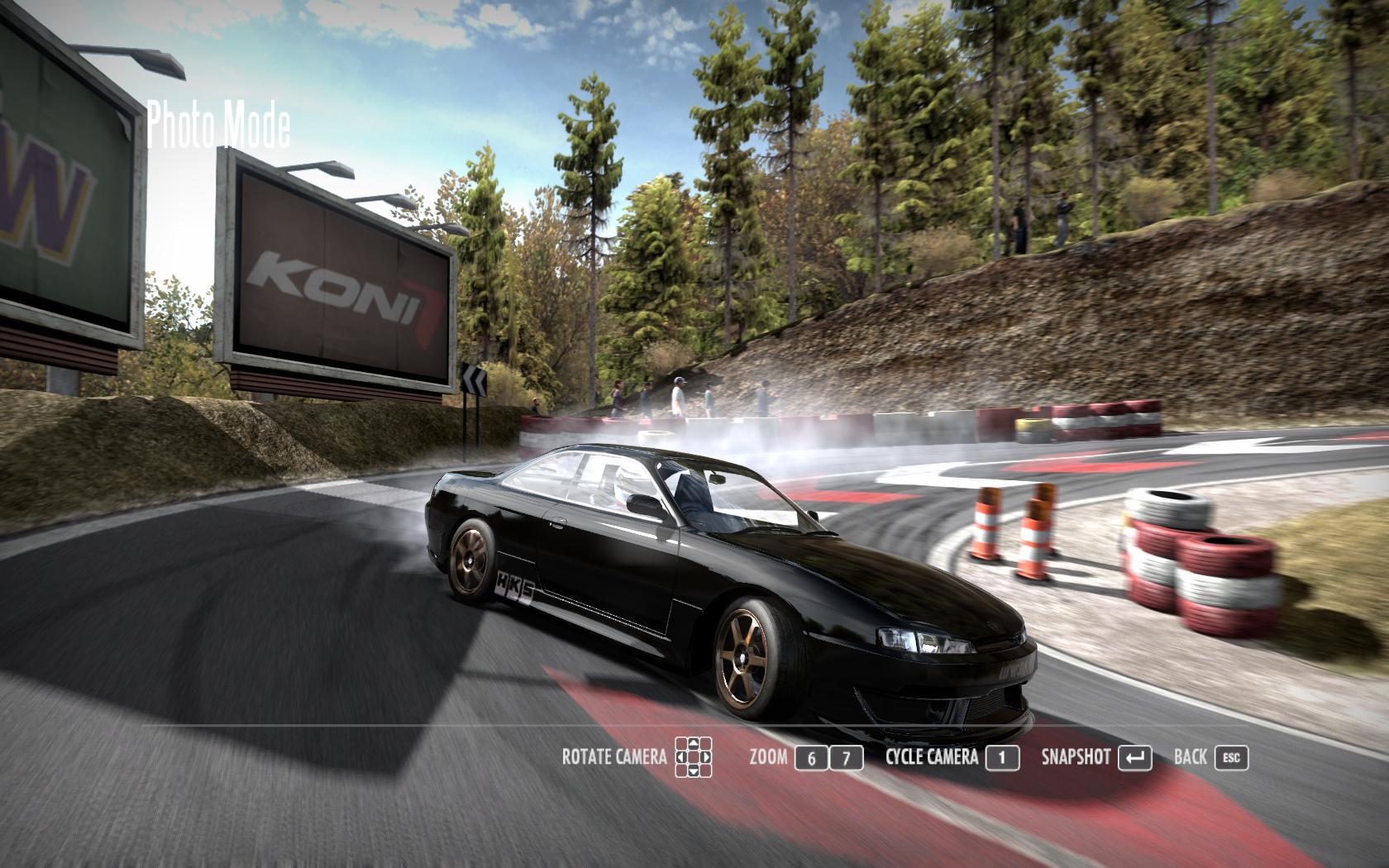Select the Zoom control label

[x=768, y=756]
